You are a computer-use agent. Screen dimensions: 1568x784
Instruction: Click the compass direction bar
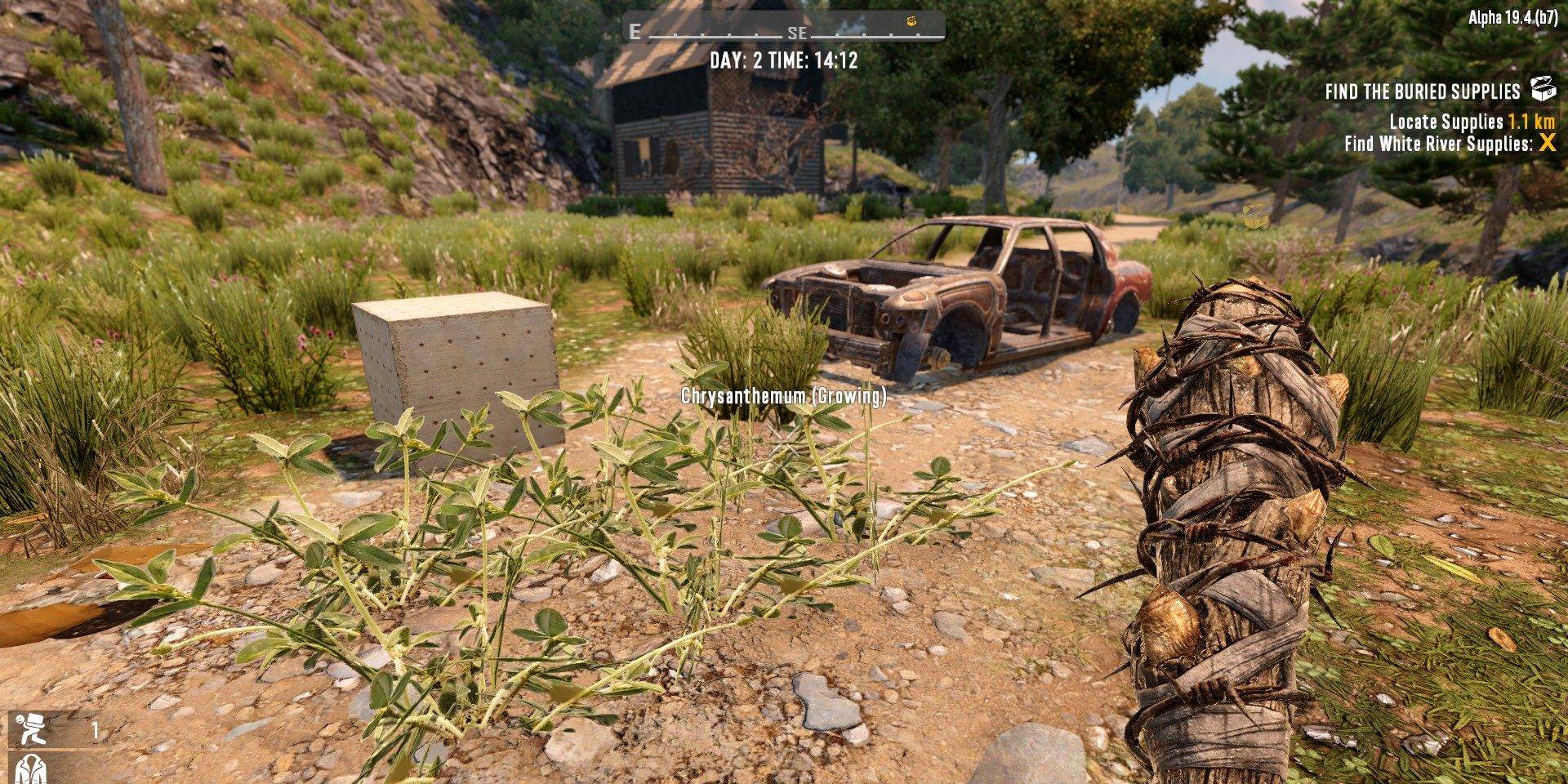pyautogui.click(x=784, y=33)
